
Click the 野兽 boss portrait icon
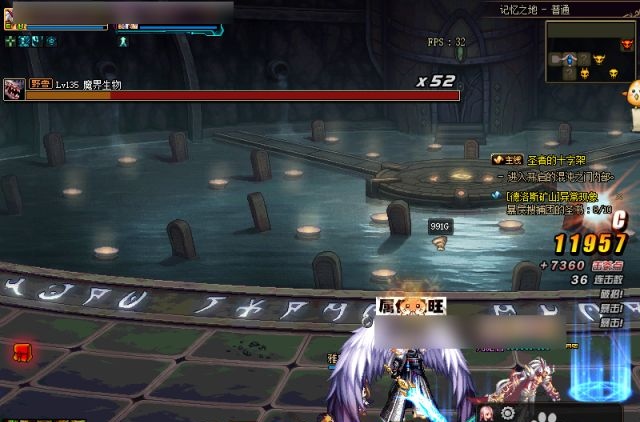(x=14, y=86)
